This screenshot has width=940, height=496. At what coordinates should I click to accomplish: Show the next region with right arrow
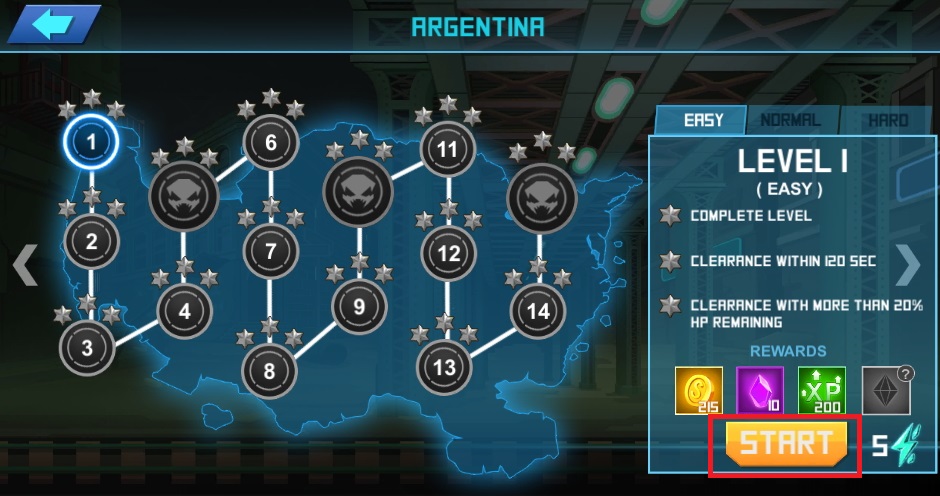coord(907,265)
